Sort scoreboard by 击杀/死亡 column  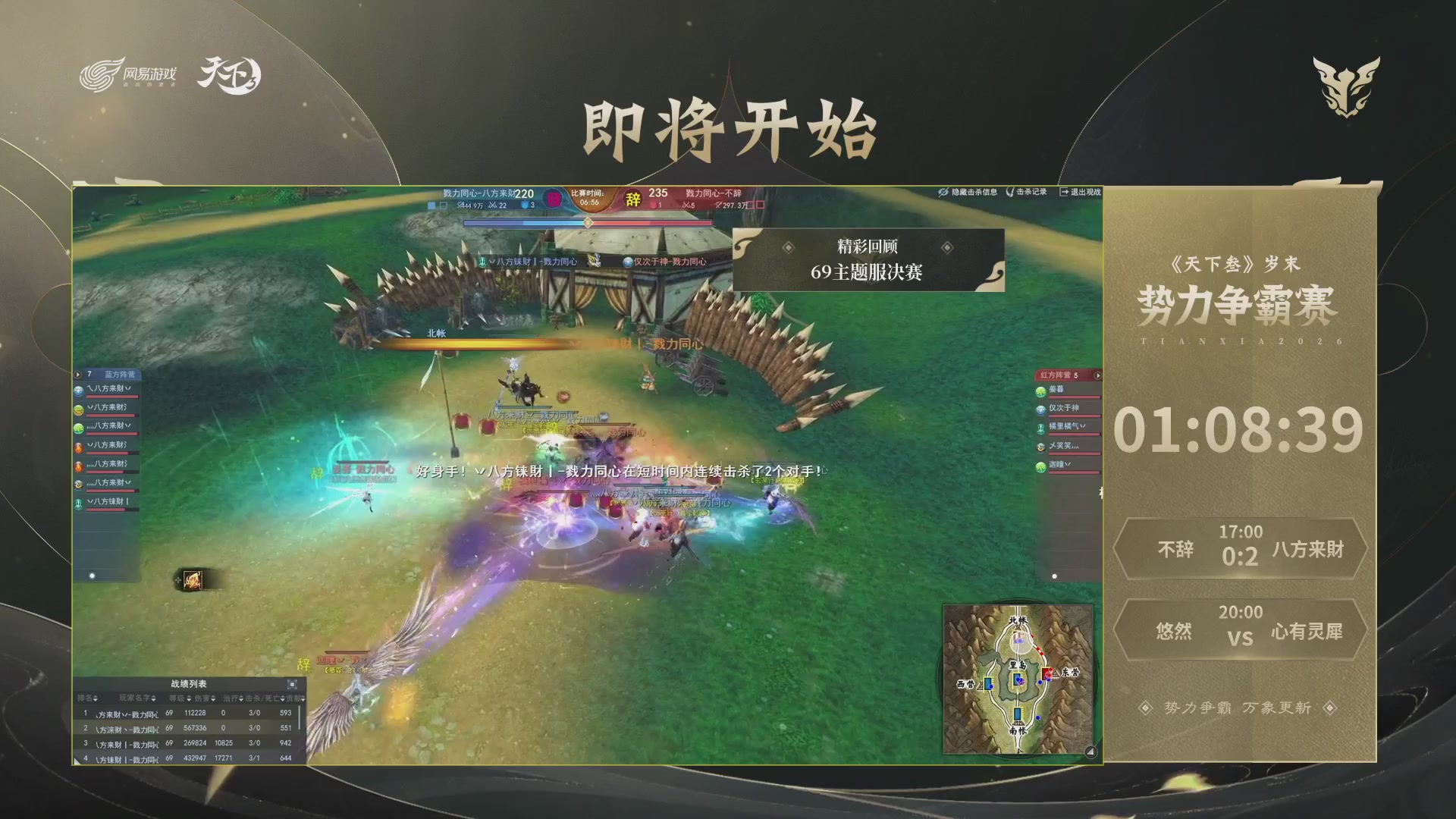pyautogui.click(x=262, y=698)
